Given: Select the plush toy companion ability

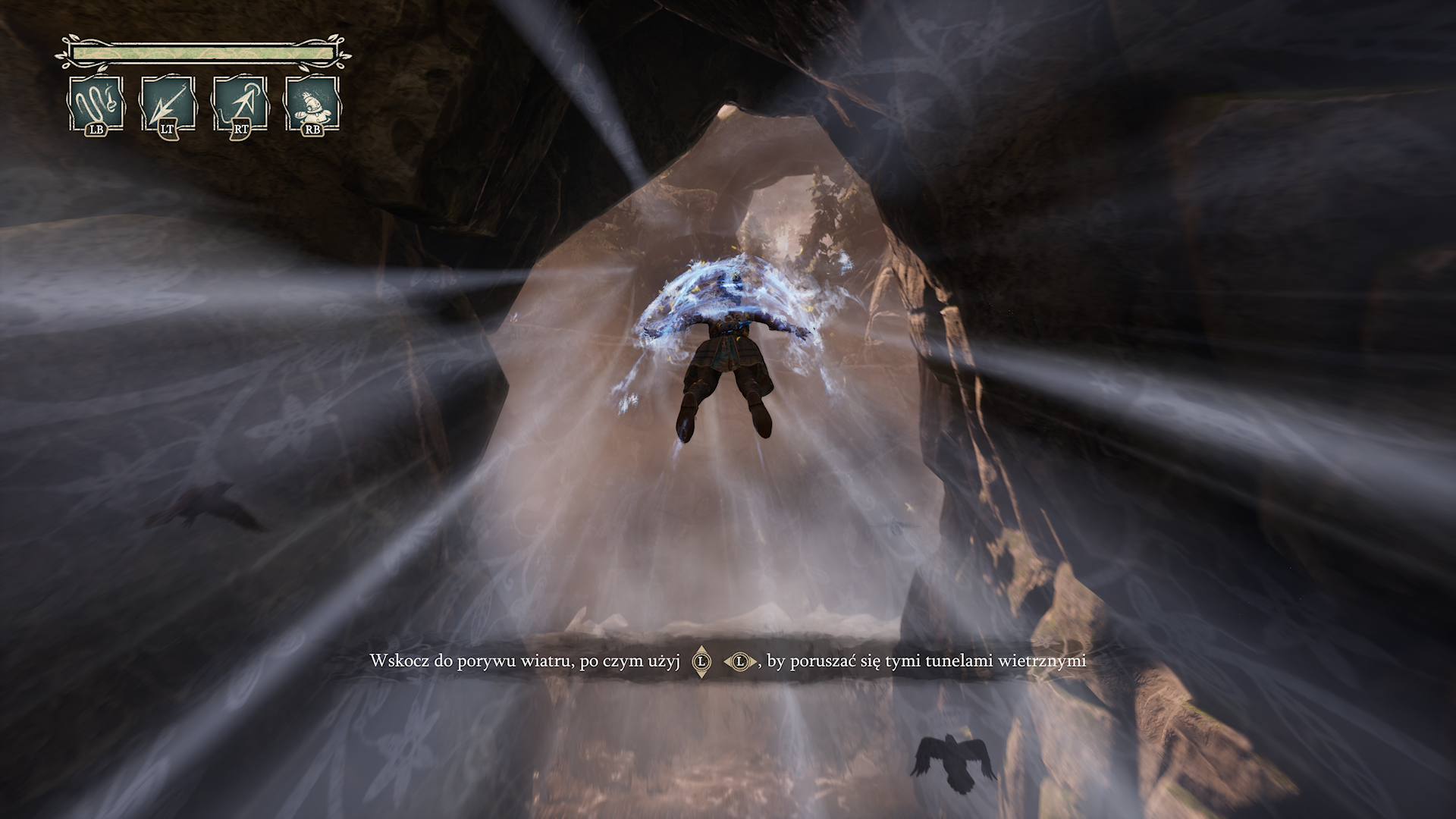Looking at the screenshot, I should click(x=312, y=102).
